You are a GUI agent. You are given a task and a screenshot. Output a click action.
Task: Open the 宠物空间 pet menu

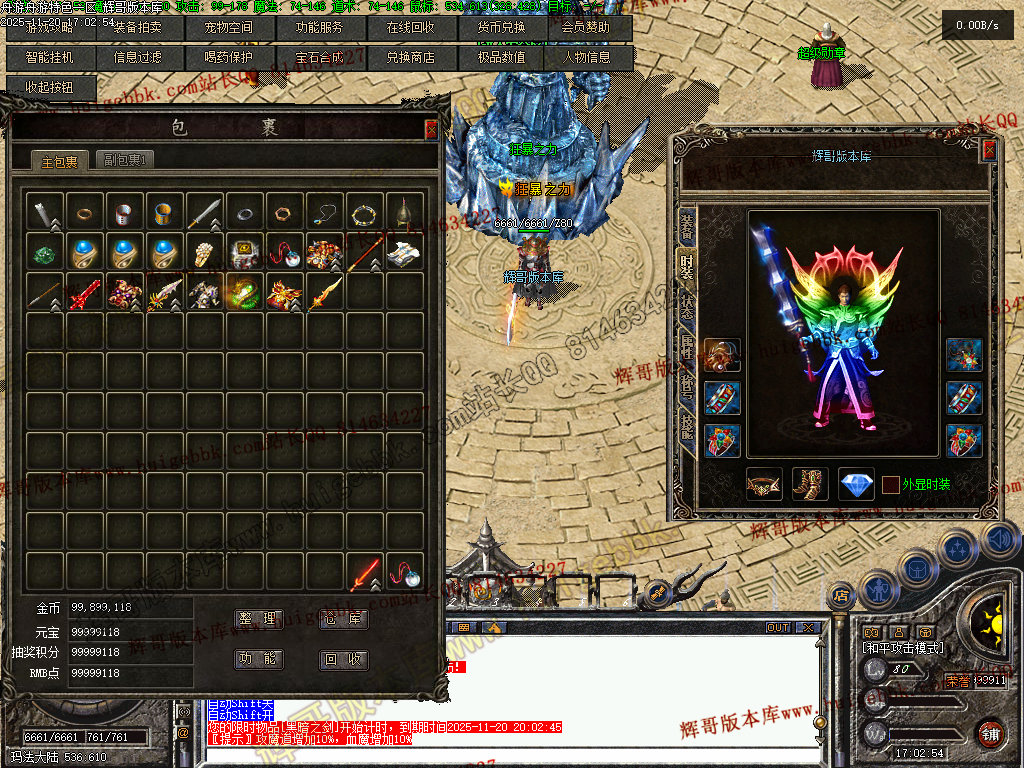pyautogui.click(x=228, y=28)
